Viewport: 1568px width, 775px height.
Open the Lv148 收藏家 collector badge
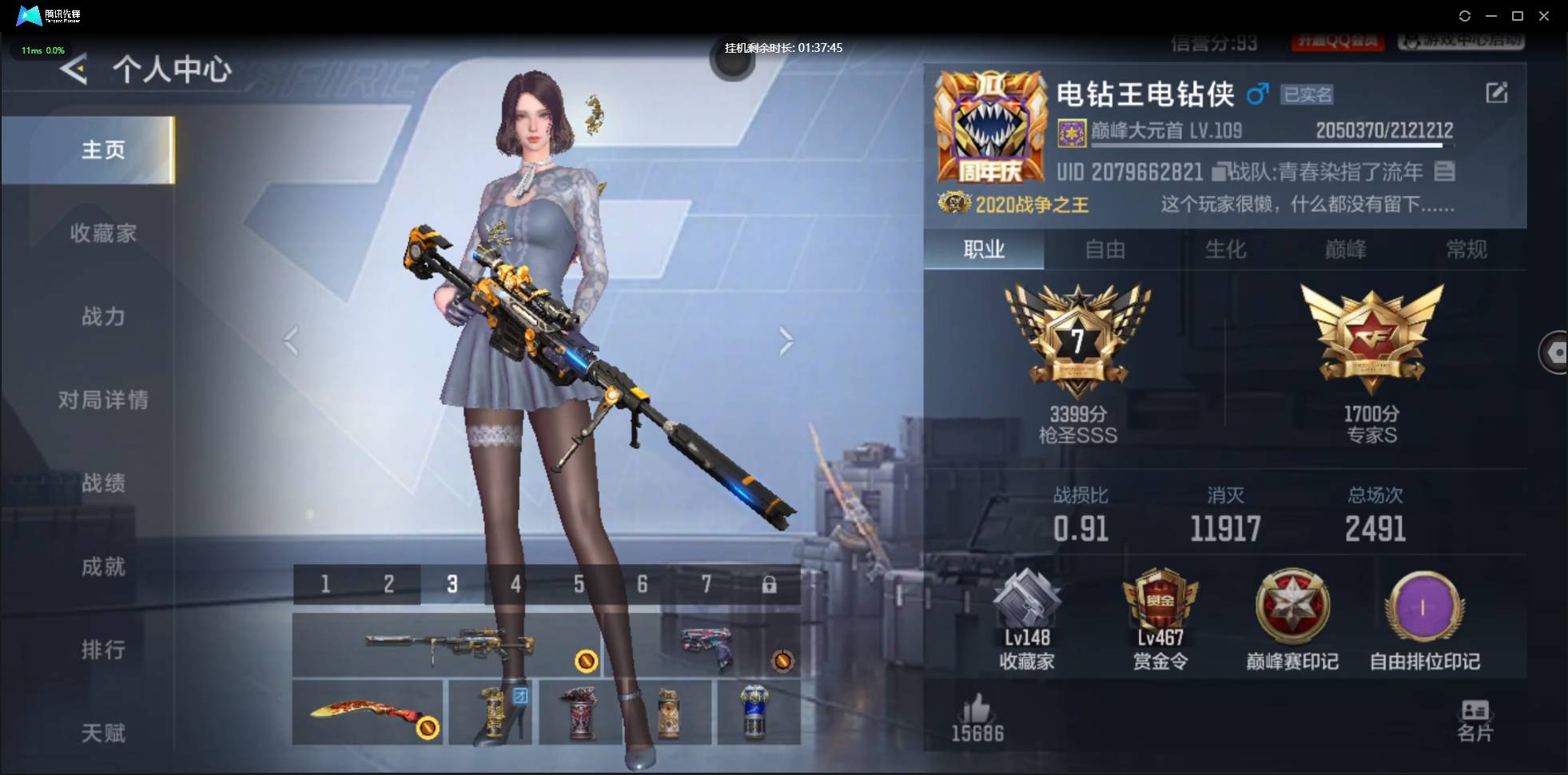[1029, 615]
